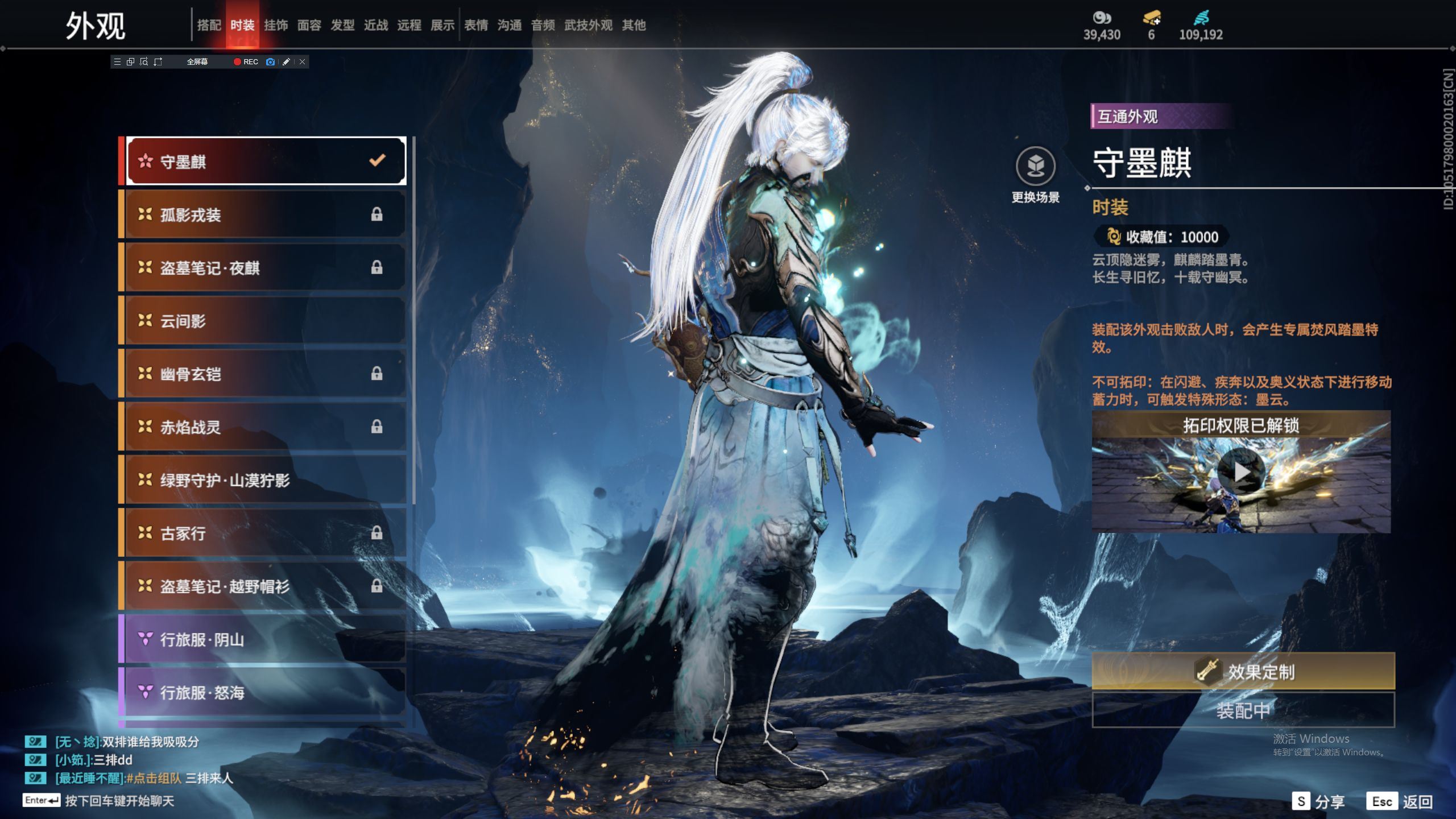This screenshot has height=819, width=1456.
Task: Select the 发型 hairstyle tab
Action: (x=342, y=25)
